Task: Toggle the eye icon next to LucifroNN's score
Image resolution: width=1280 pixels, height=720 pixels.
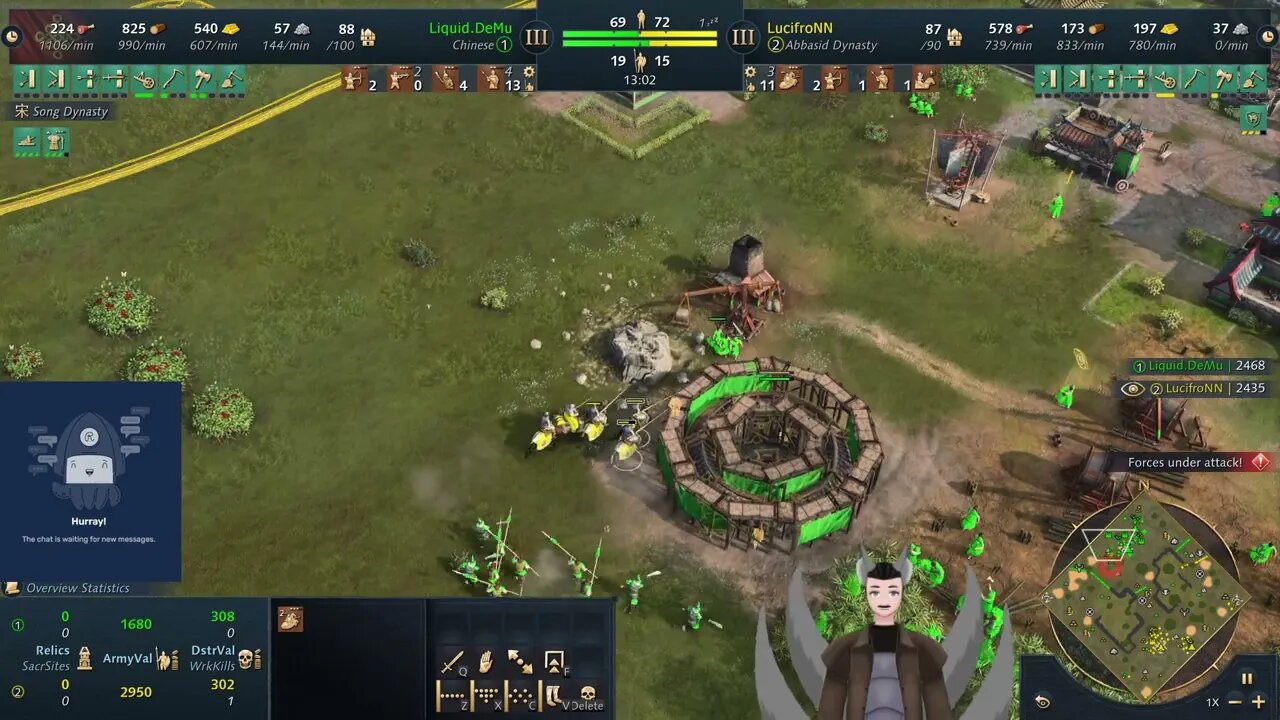Action: point(1132,389)
